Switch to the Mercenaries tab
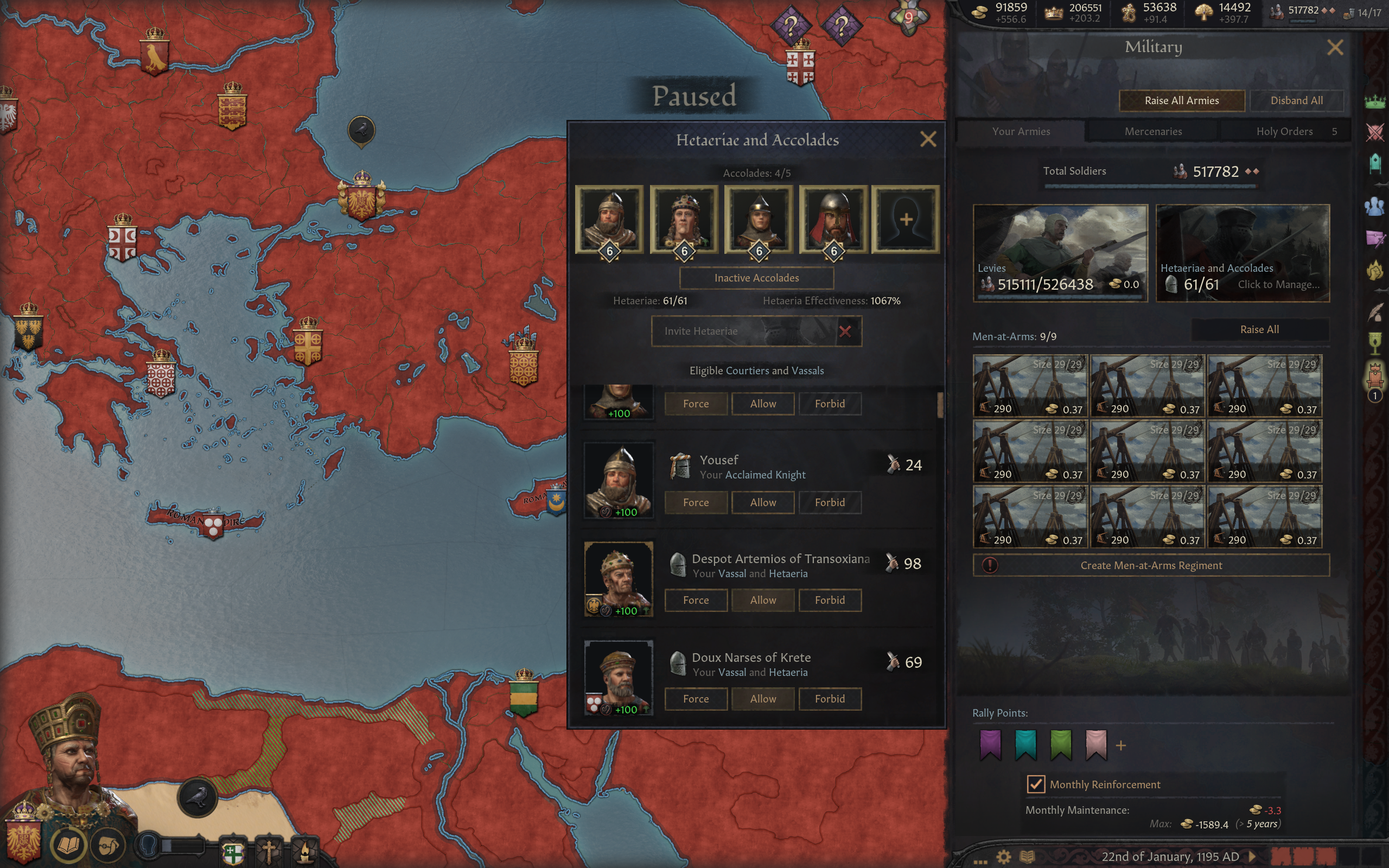Screen dimensions: 1389x868 (1152, 131)
